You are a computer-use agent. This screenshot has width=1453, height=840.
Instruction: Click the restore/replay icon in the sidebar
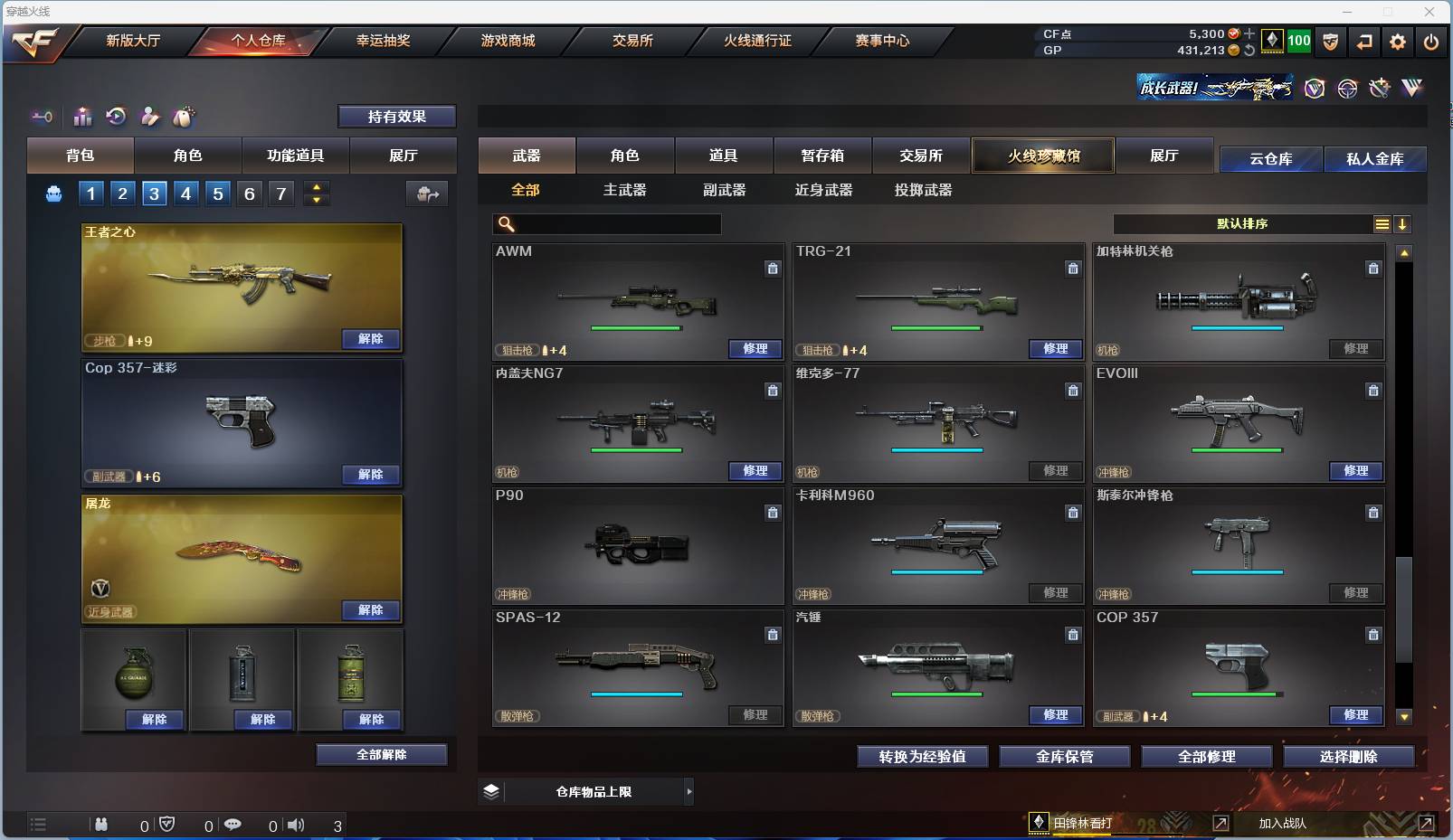click(116, 117)
